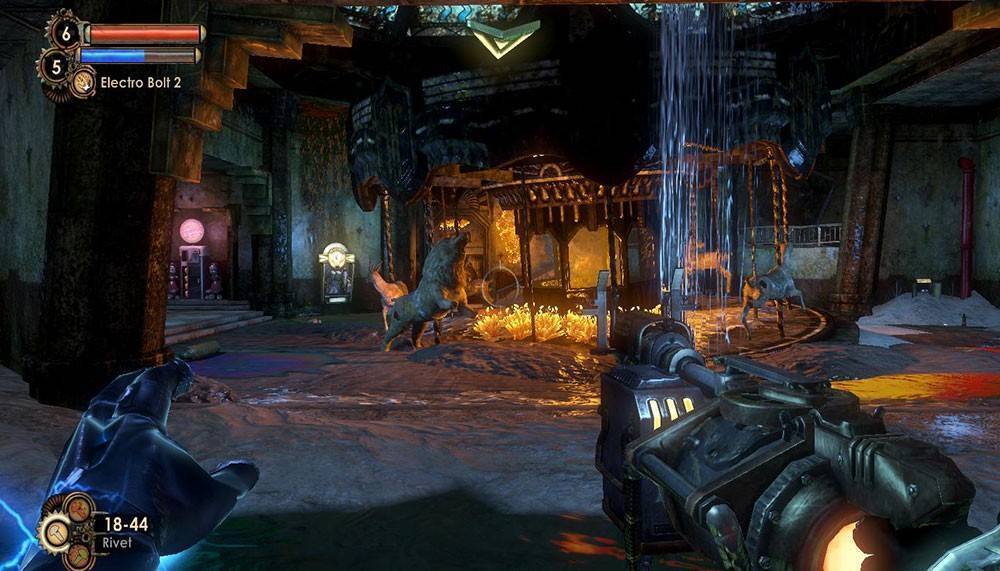
Task: Switch to the orange-red alternate ammo icon
Action: [78, 509]
